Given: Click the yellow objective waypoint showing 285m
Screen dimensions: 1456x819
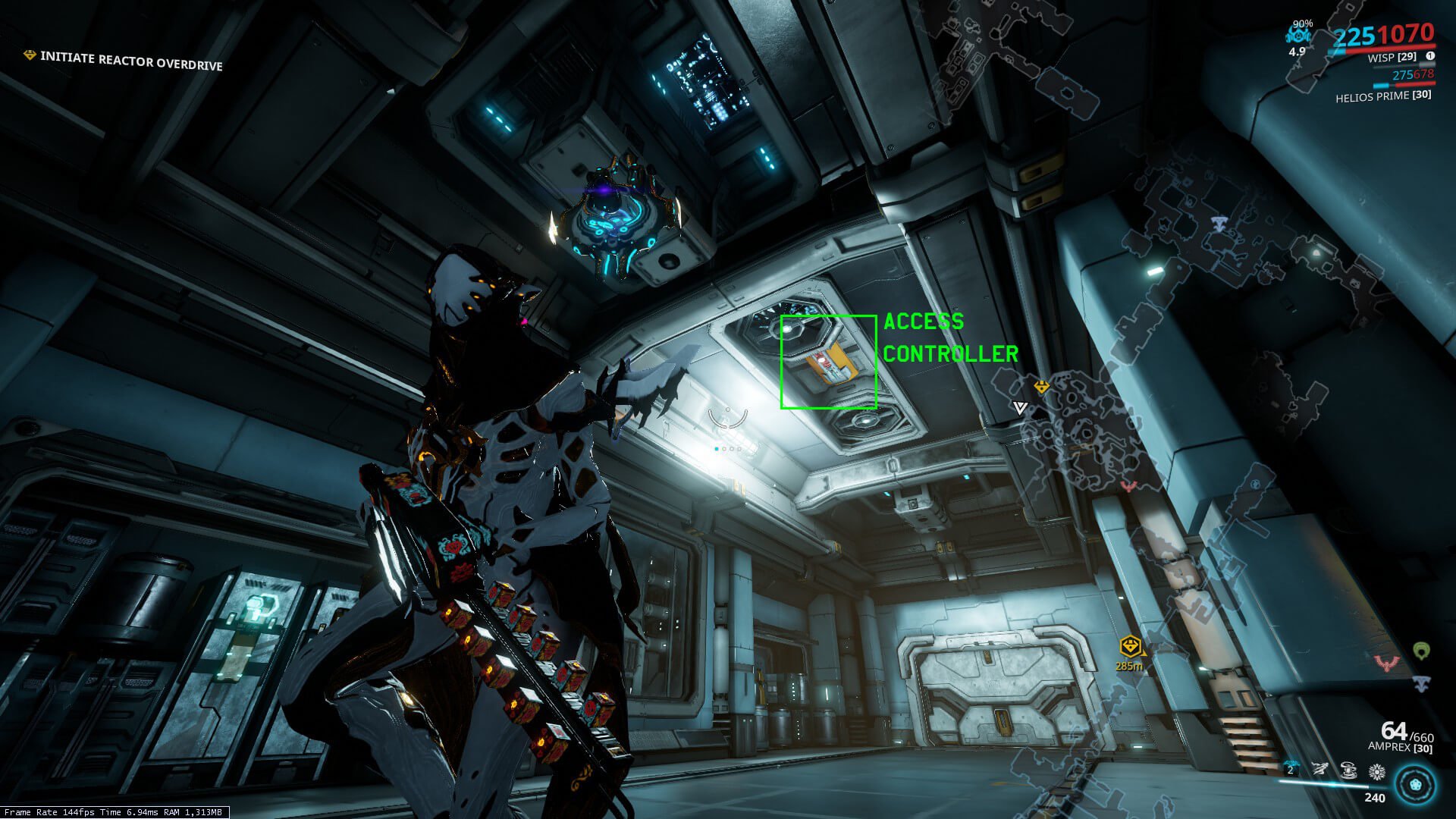Looking at the screenshot, I should [1130, 648].
